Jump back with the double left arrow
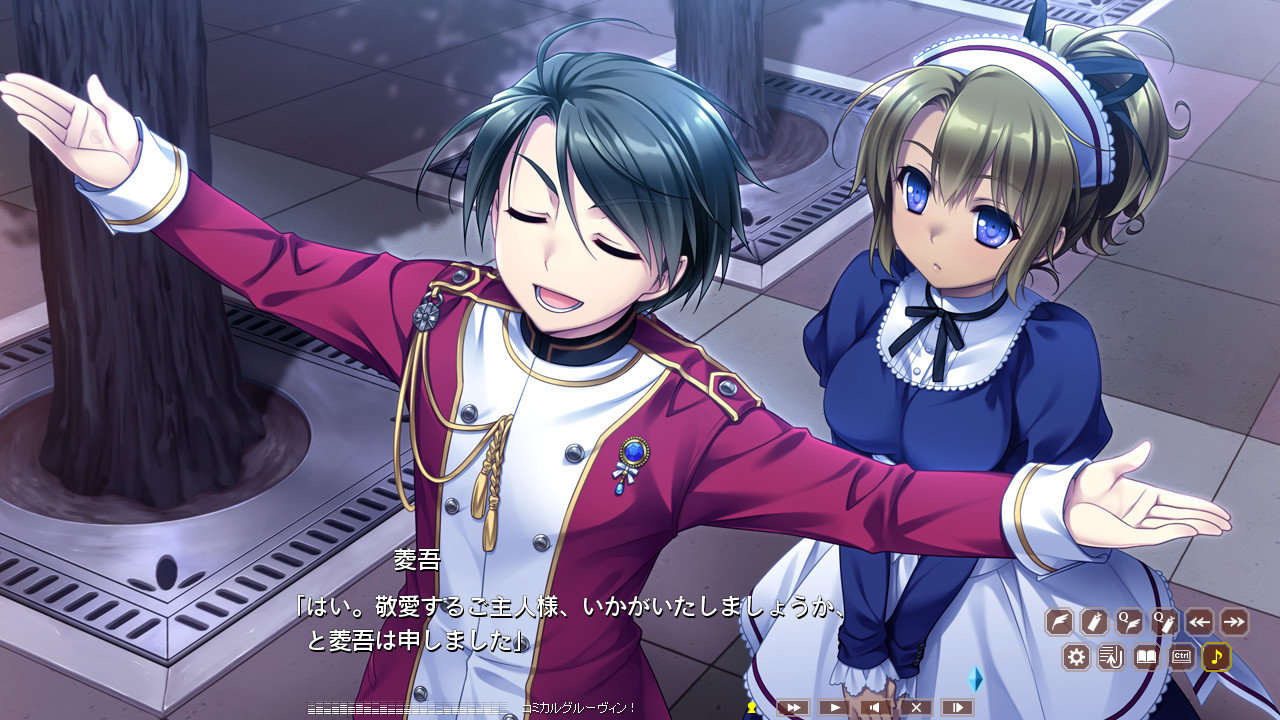The image size is (1280, 720). 1199,622
